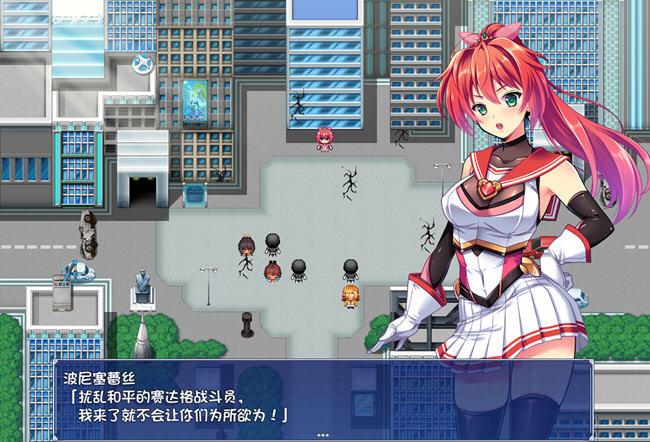Click the dialogue message box to continue

tap(323, 400)
